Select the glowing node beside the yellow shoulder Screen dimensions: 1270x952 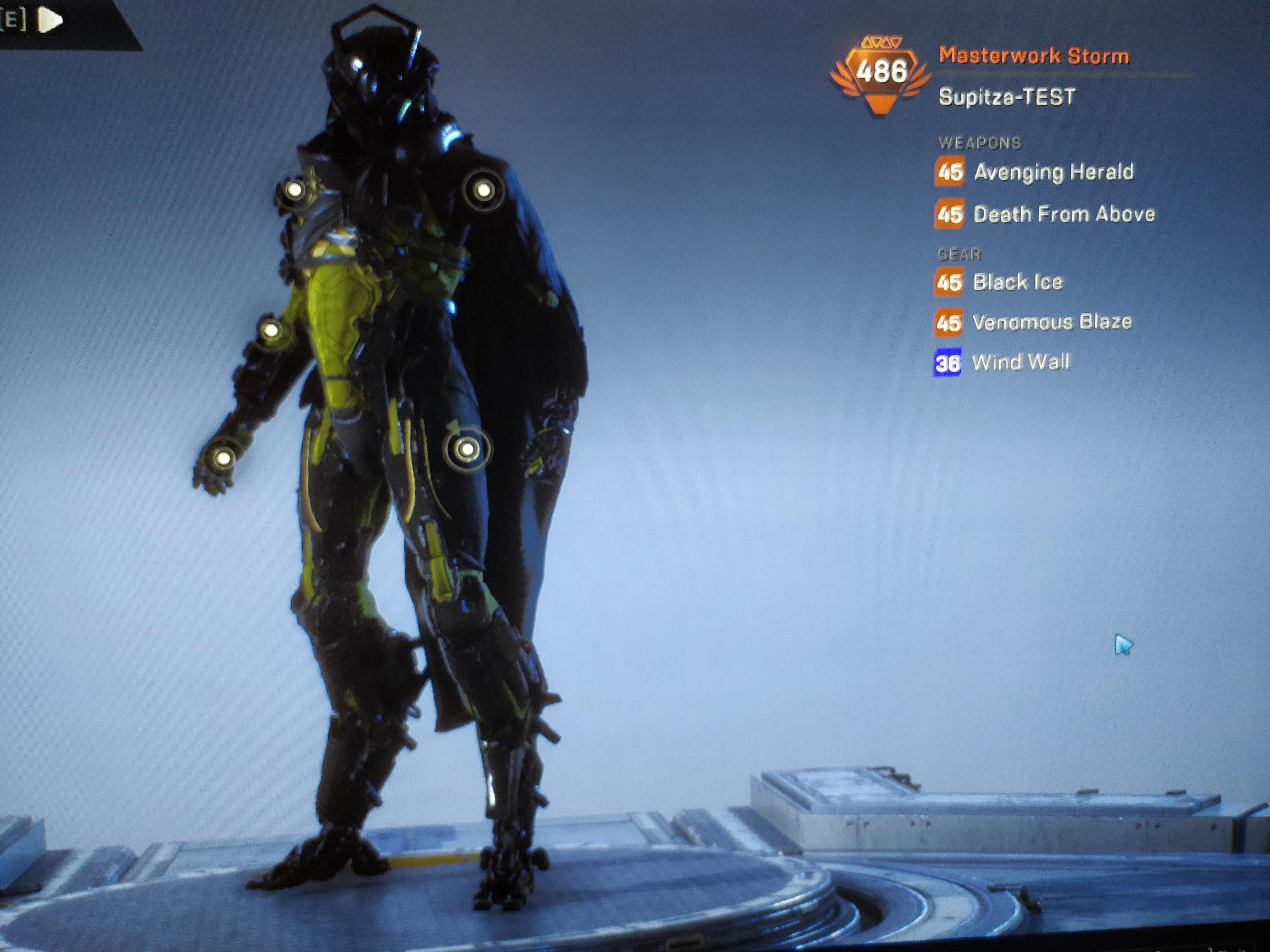click(295, 189)
